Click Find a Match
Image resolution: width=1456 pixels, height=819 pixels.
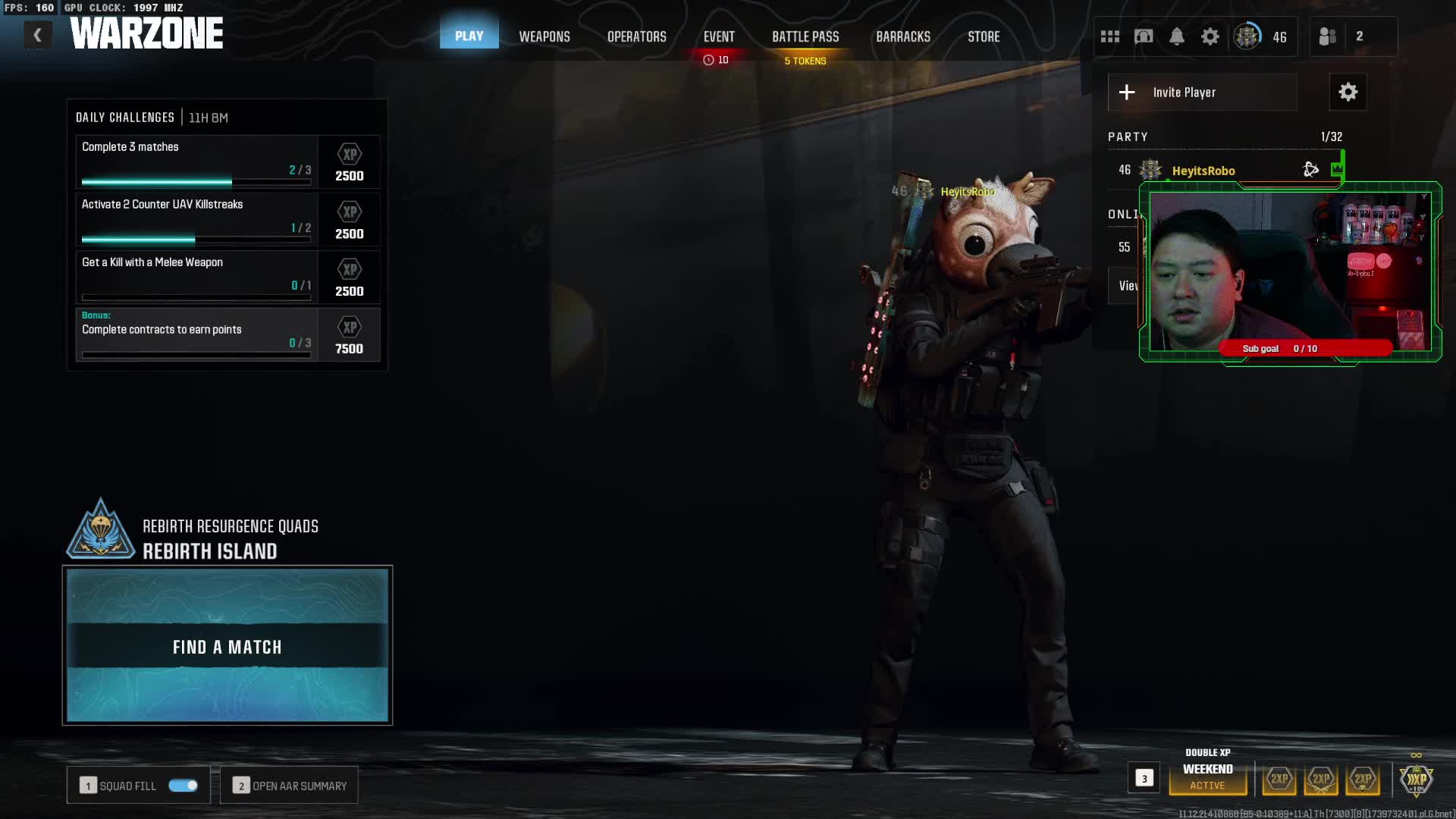pyautogui.click(x=227, y=646)
